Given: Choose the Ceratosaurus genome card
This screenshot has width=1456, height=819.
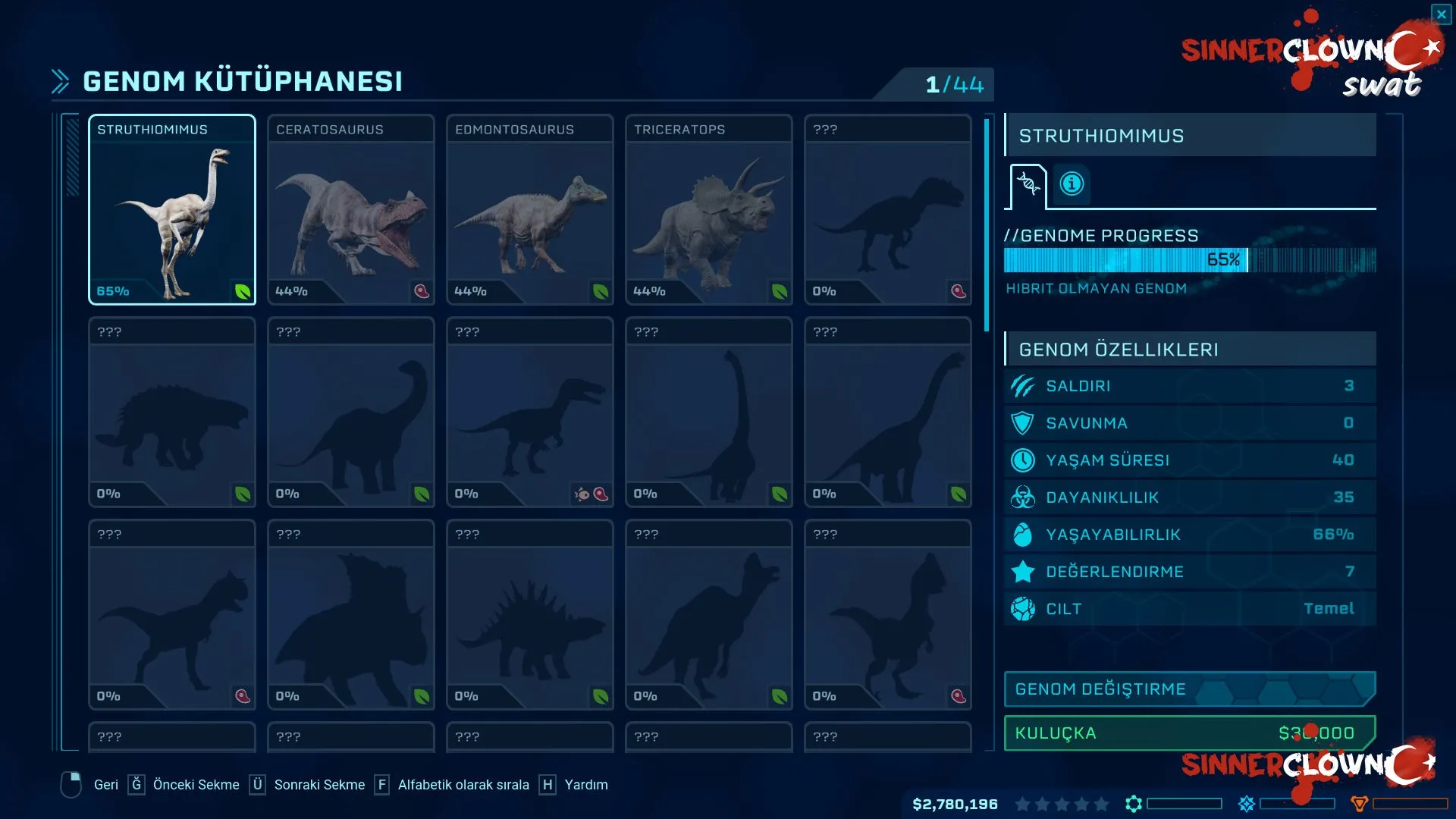Looking at the screenshot, I should tap(351, 210).
